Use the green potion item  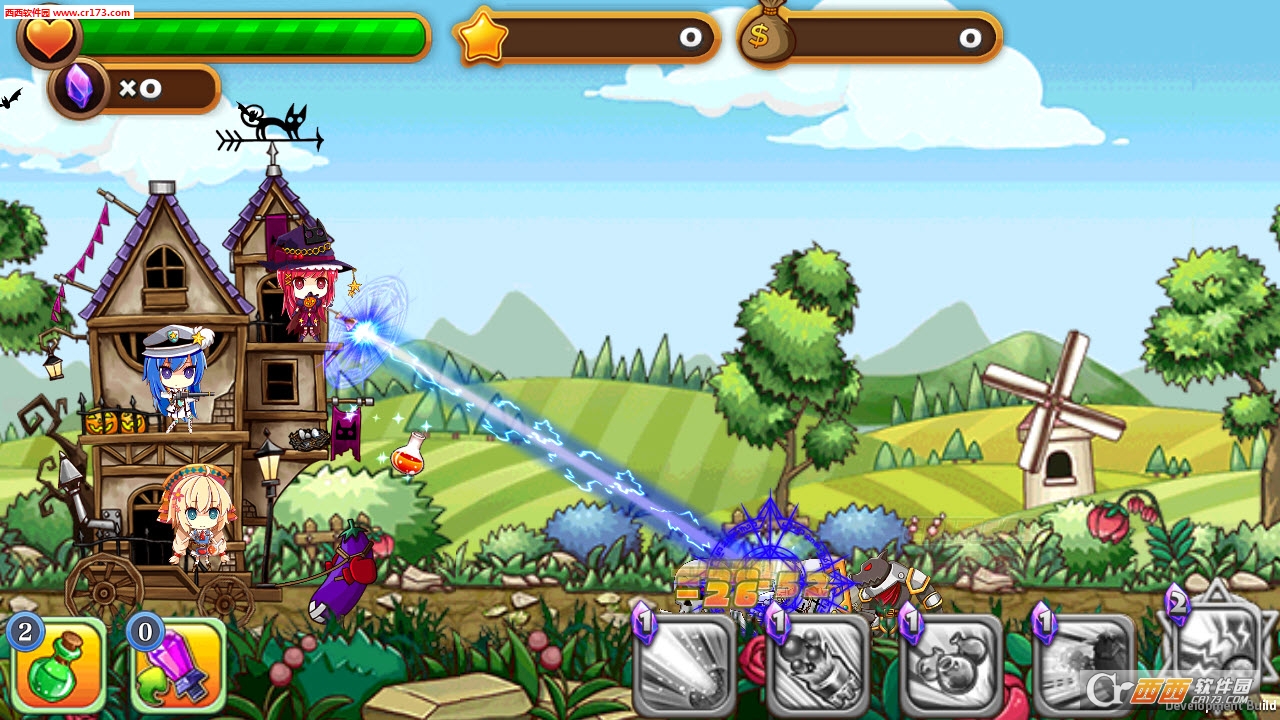point(57,666)
